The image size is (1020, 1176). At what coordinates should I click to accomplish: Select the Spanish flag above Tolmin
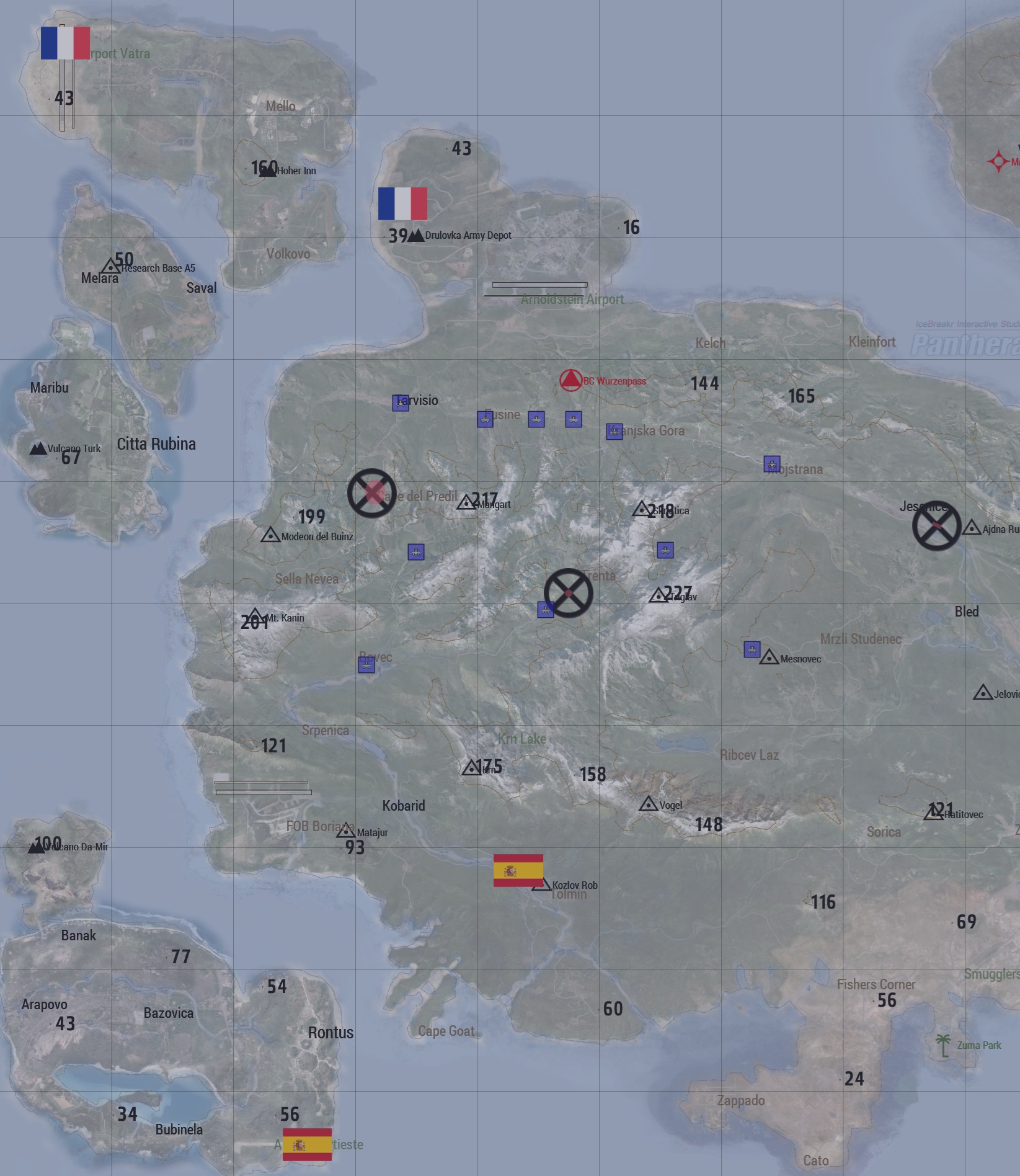pyautogui.click(x=520, y=871)
